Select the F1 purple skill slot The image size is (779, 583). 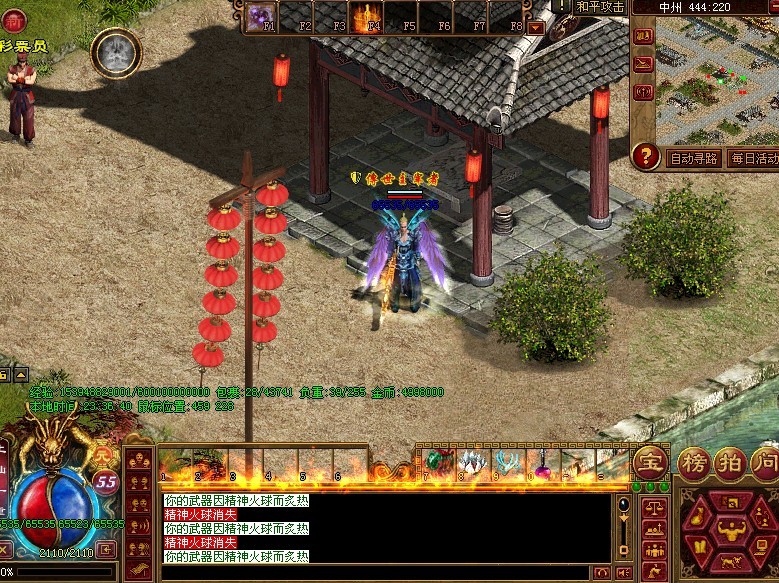(x=262, y=17)
